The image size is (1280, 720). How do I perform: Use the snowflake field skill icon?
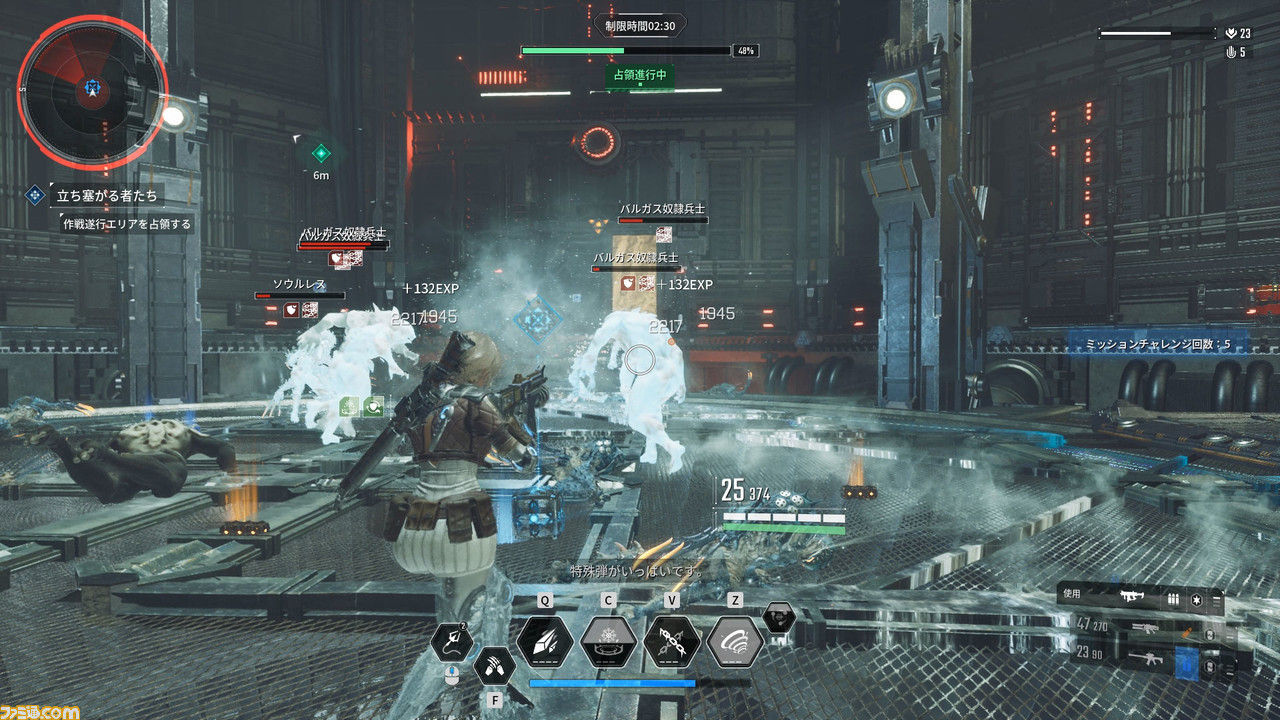[608, 640]
